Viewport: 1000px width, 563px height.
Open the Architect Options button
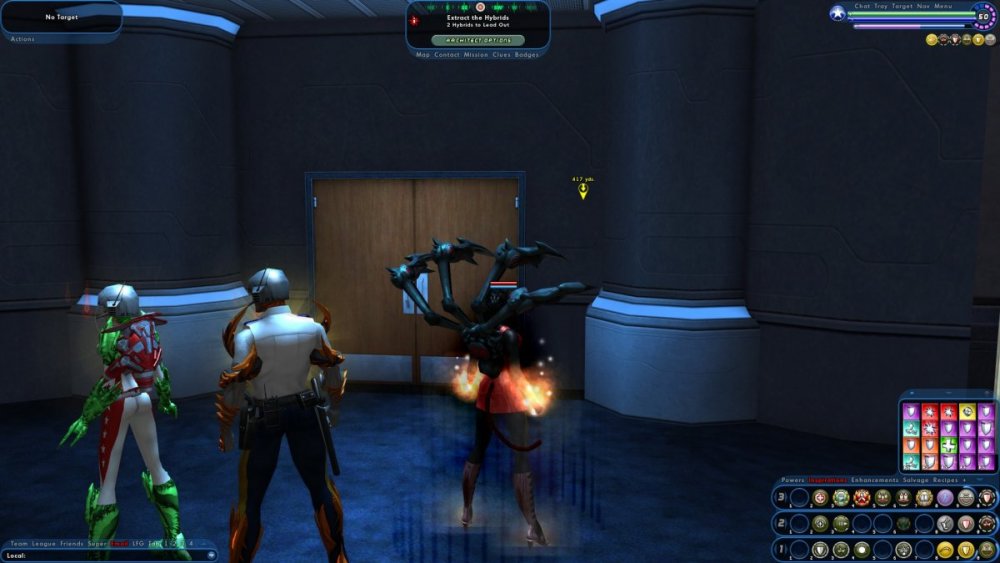pos(477,40)
